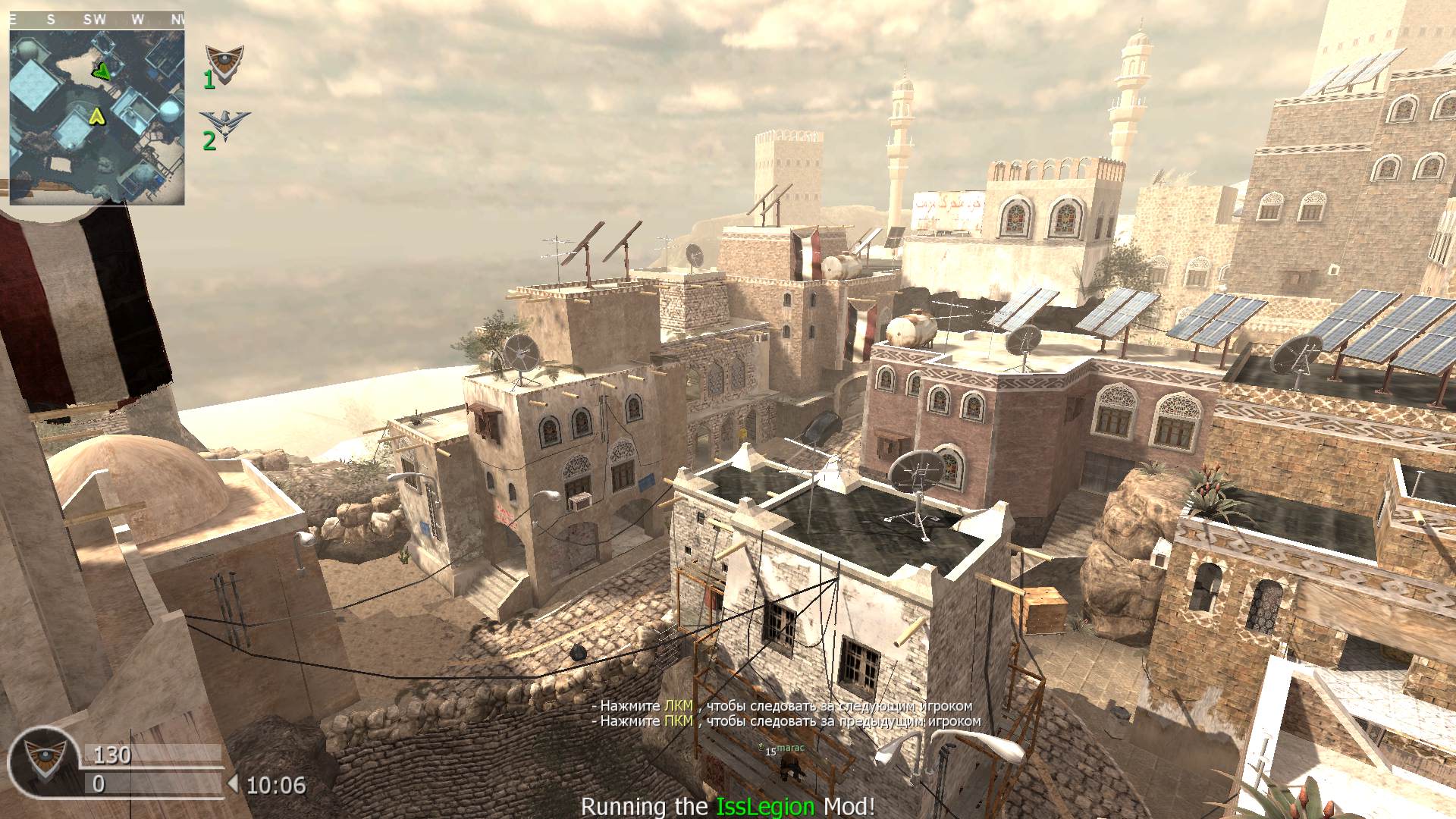The image size is (1456, 819).
Task: Select the green player arrow on minimap
Action: pos(101,71)
